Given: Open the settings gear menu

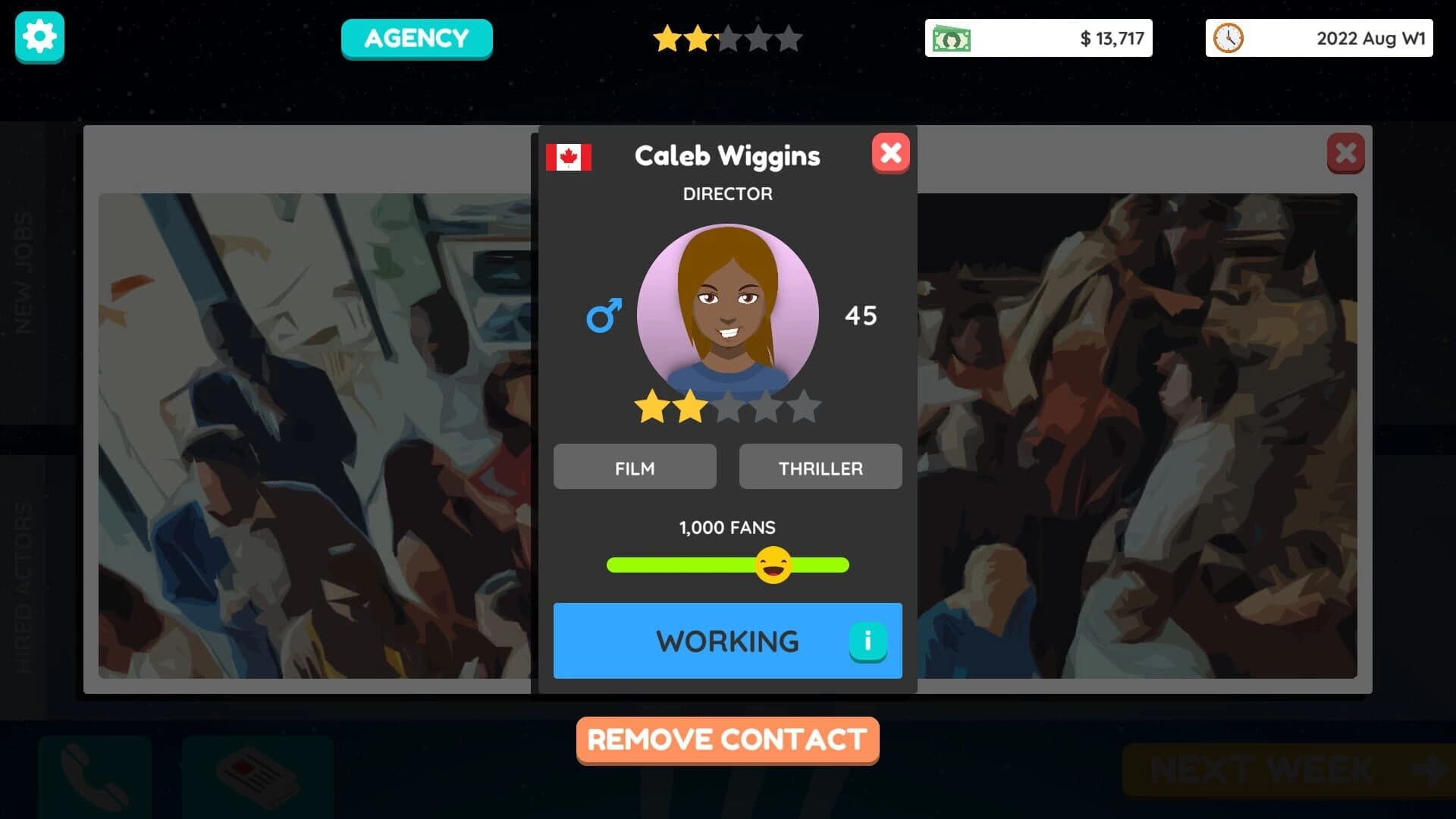Looking at the screenshot, I should [x=39, y=37].
